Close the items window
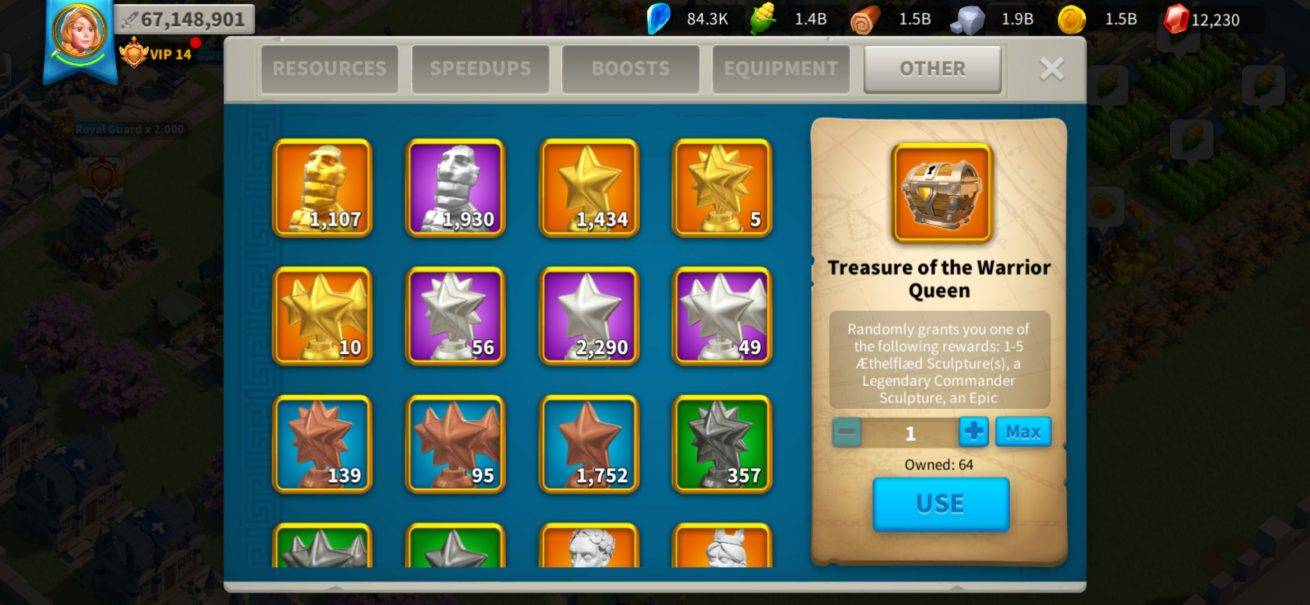Screen dimensions: 1310x605 [x=1051, y=68]
